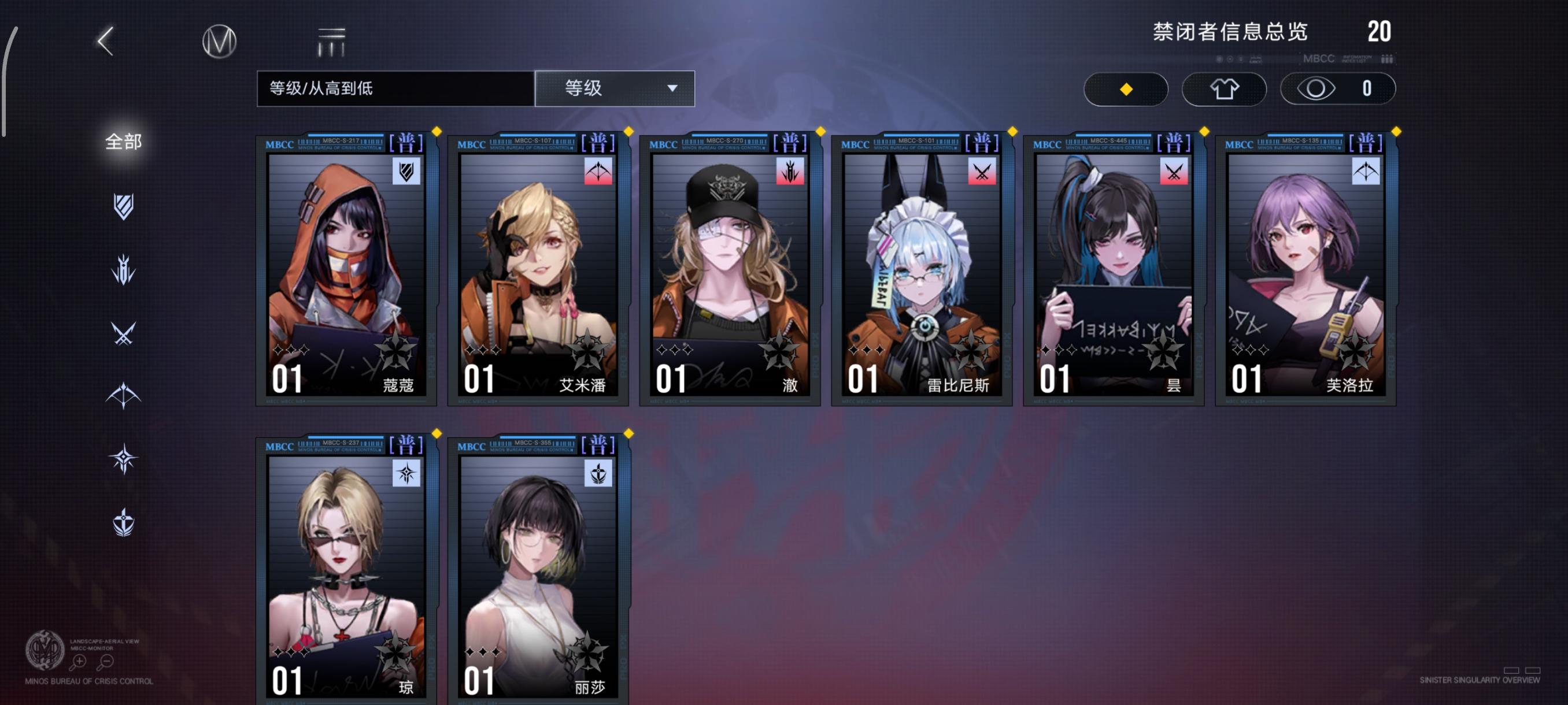Click the crossed-swords badge on 雷比尼斯's card
This screenshot has width=1568, height=705.
click(983, 172)
